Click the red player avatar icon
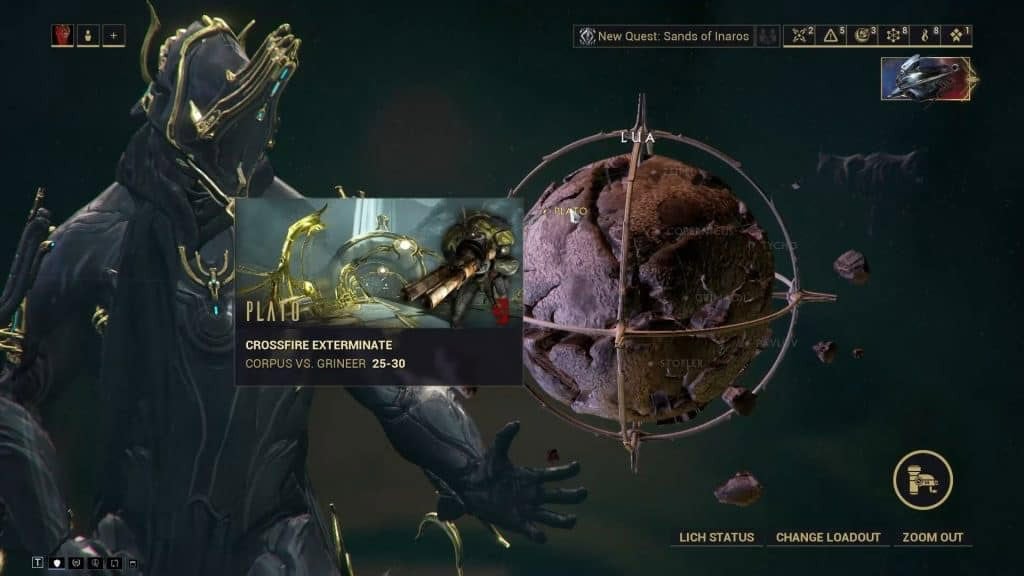Viewport: 1024px width, 576px height. 62,36
